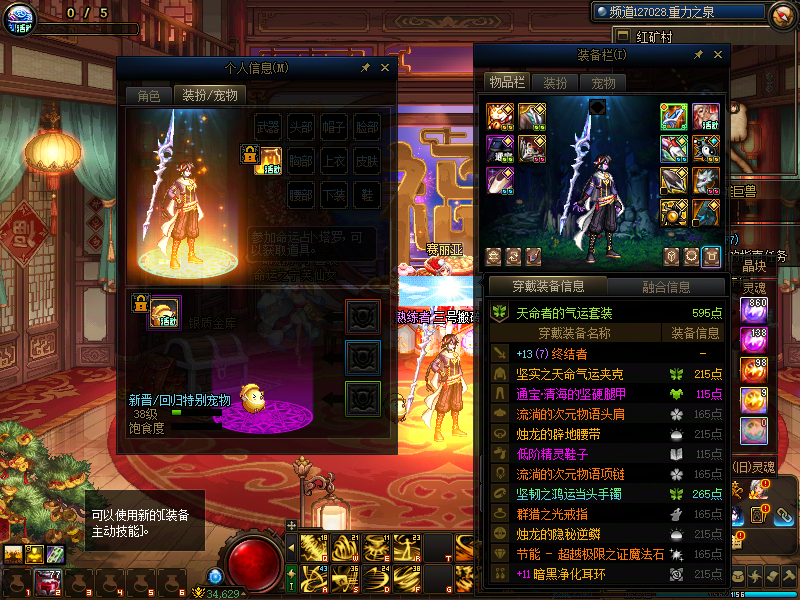Select the 装扮/宠物 costume and pet tab
This screenshot has height=600, width=800.
[209, 96]
